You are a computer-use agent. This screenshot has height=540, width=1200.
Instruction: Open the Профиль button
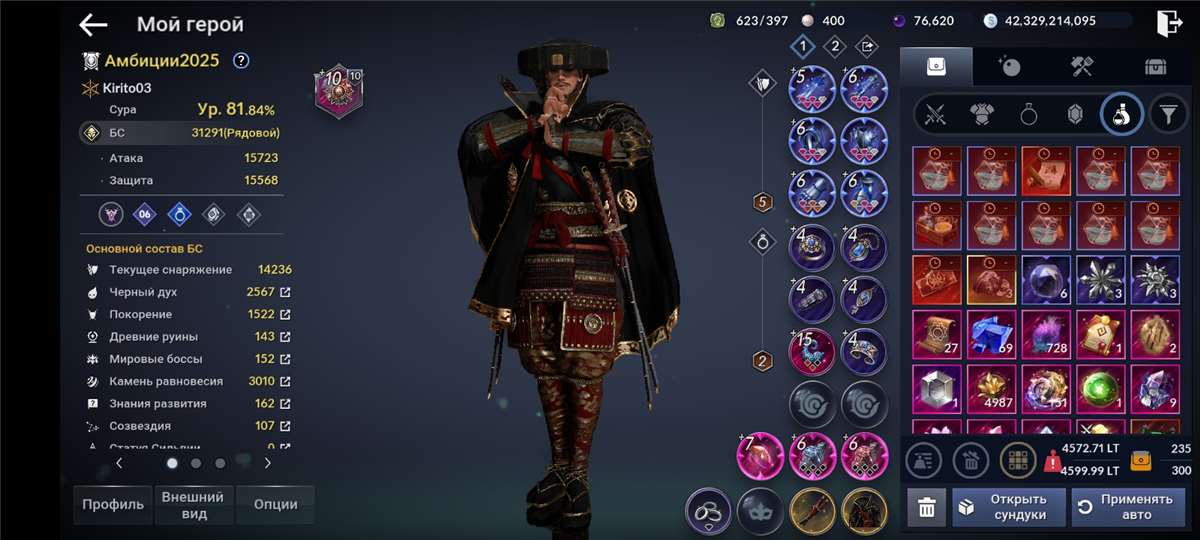coord(111,505)
